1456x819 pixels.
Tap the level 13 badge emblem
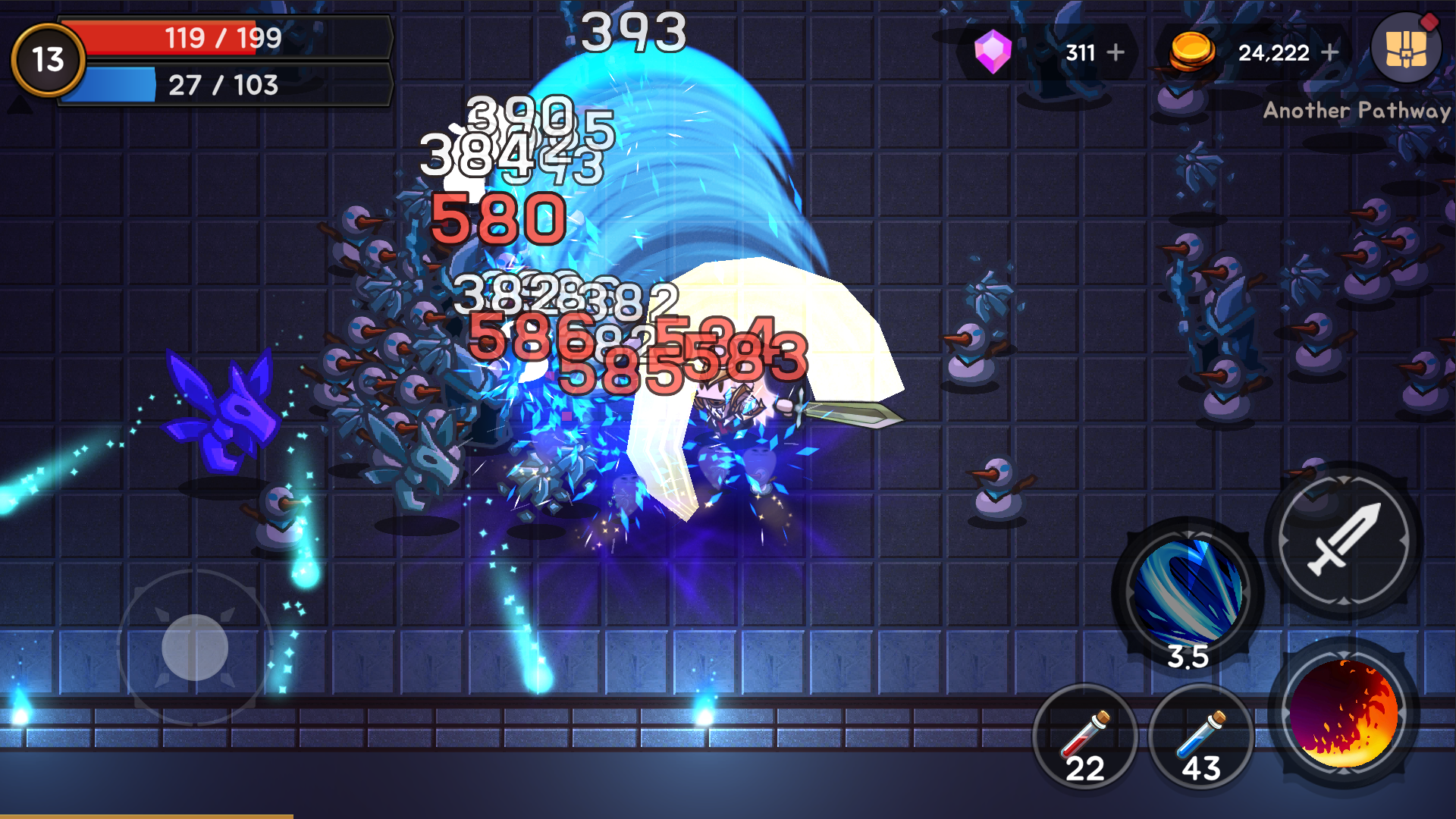click(47, 58)
